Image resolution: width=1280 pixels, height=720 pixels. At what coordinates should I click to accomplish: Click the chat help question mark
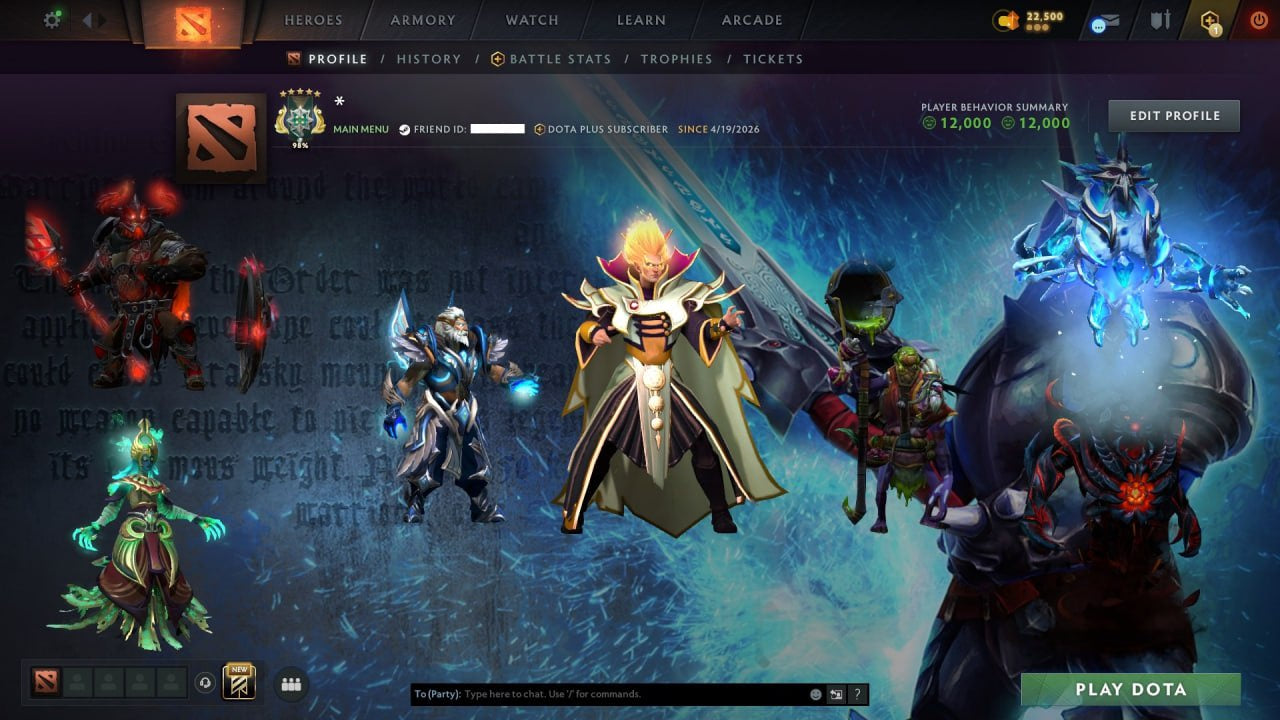tap(858, 694)
